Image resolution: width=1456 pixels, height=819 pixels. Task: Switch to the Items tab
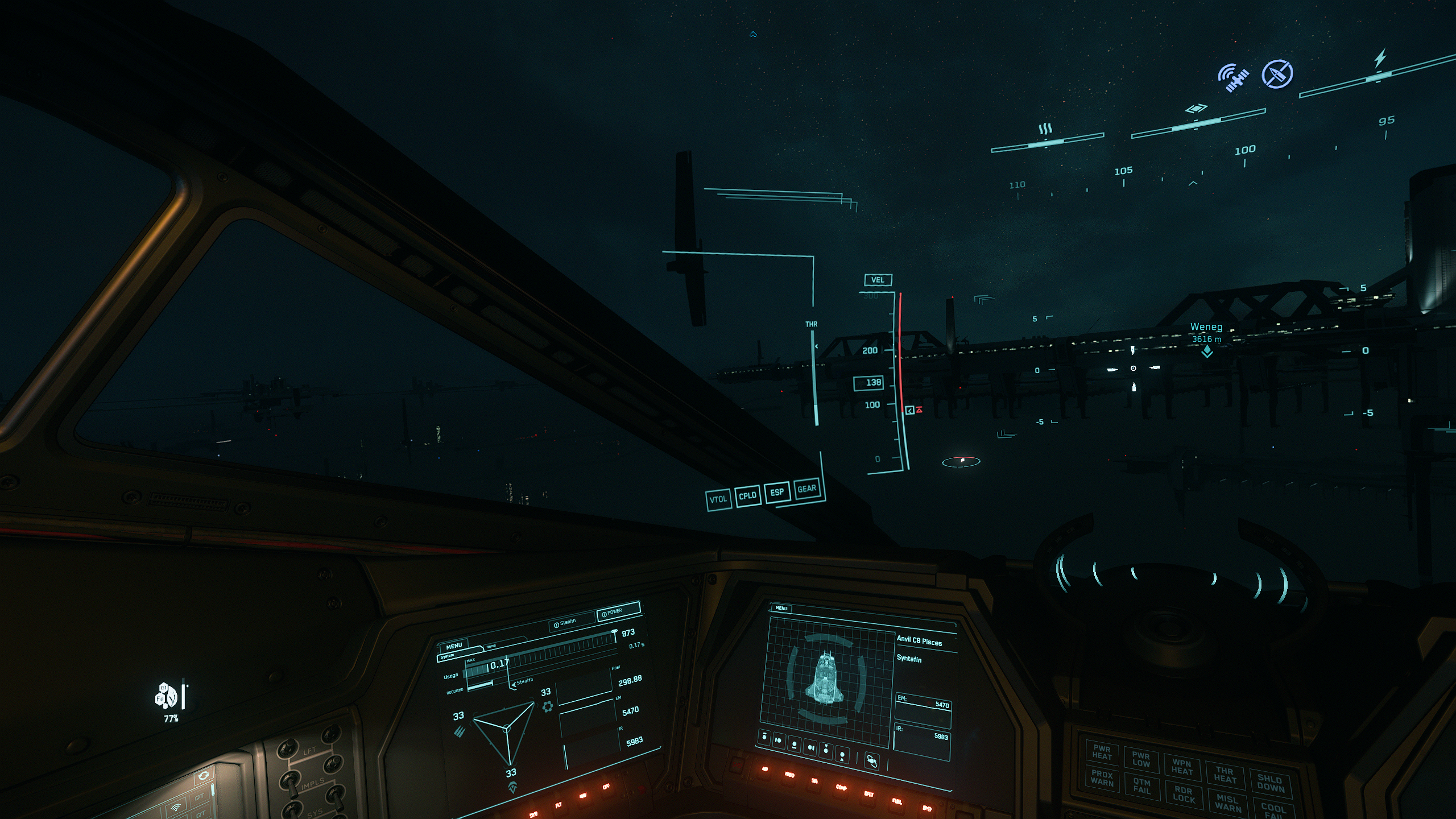491,647
